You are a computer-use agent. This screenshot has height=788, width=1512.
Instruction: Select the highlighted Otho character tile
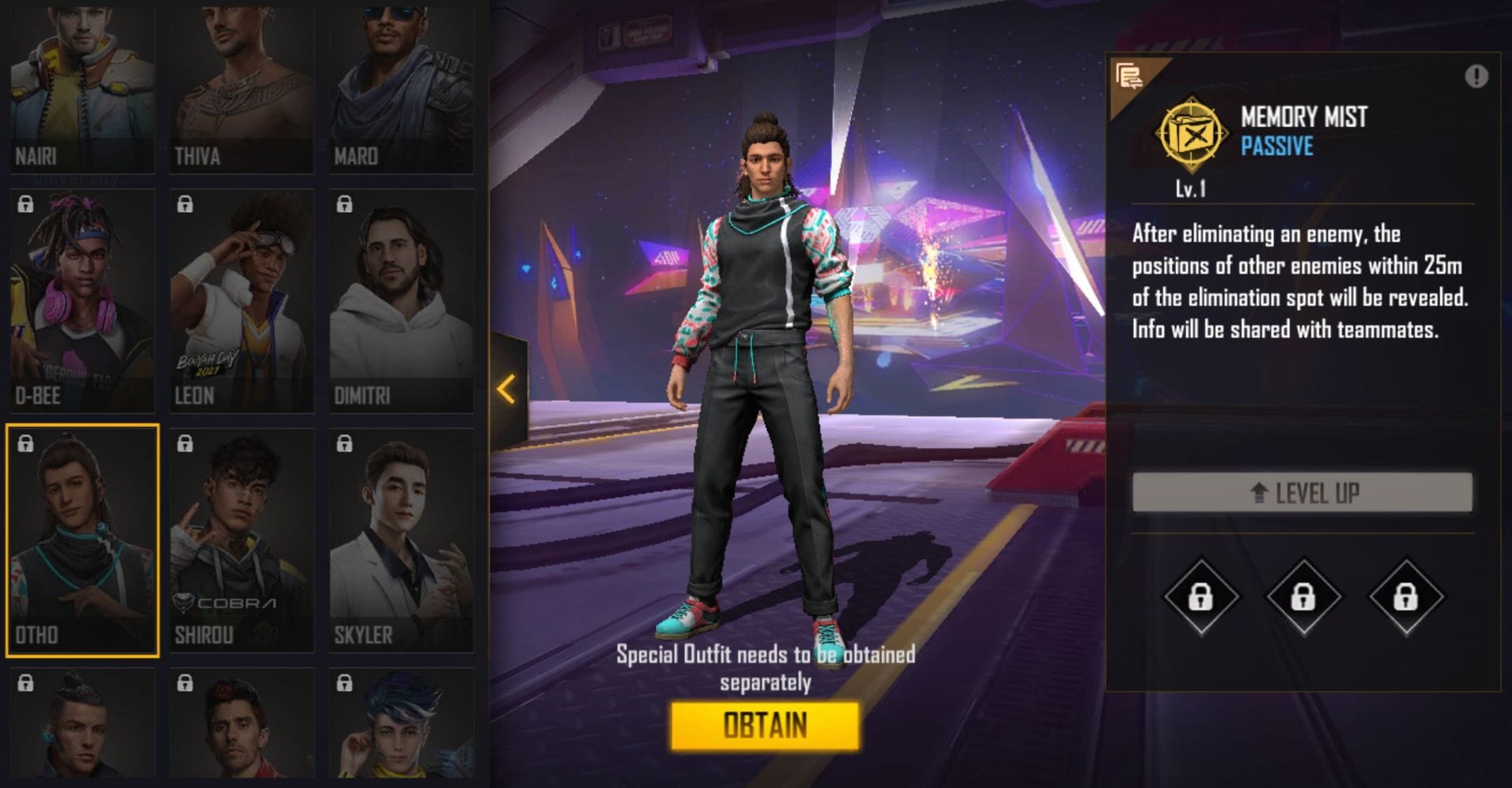pyautogui.click(x=83, y=541)
